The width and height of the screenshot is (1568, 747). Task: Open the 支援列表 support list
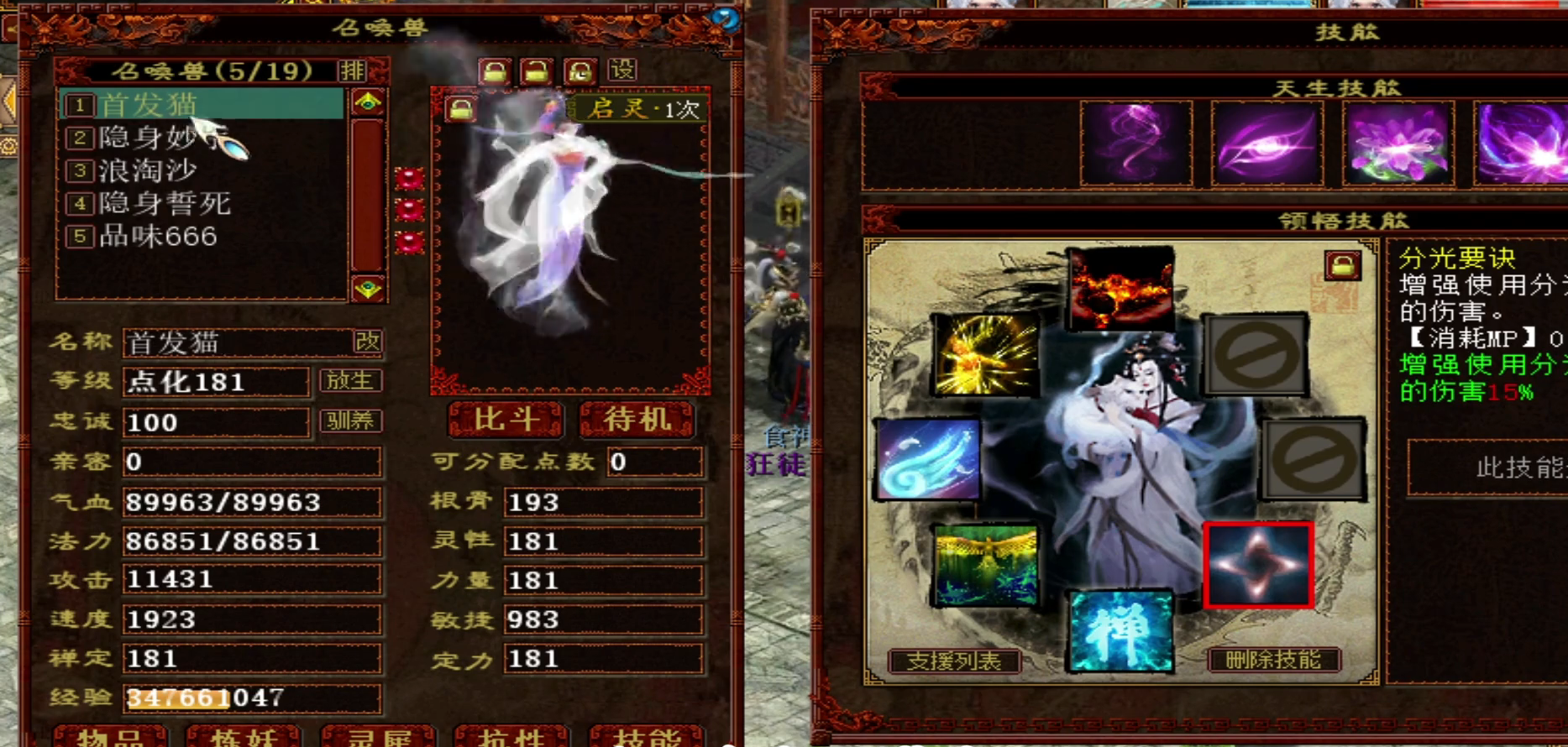953,661
